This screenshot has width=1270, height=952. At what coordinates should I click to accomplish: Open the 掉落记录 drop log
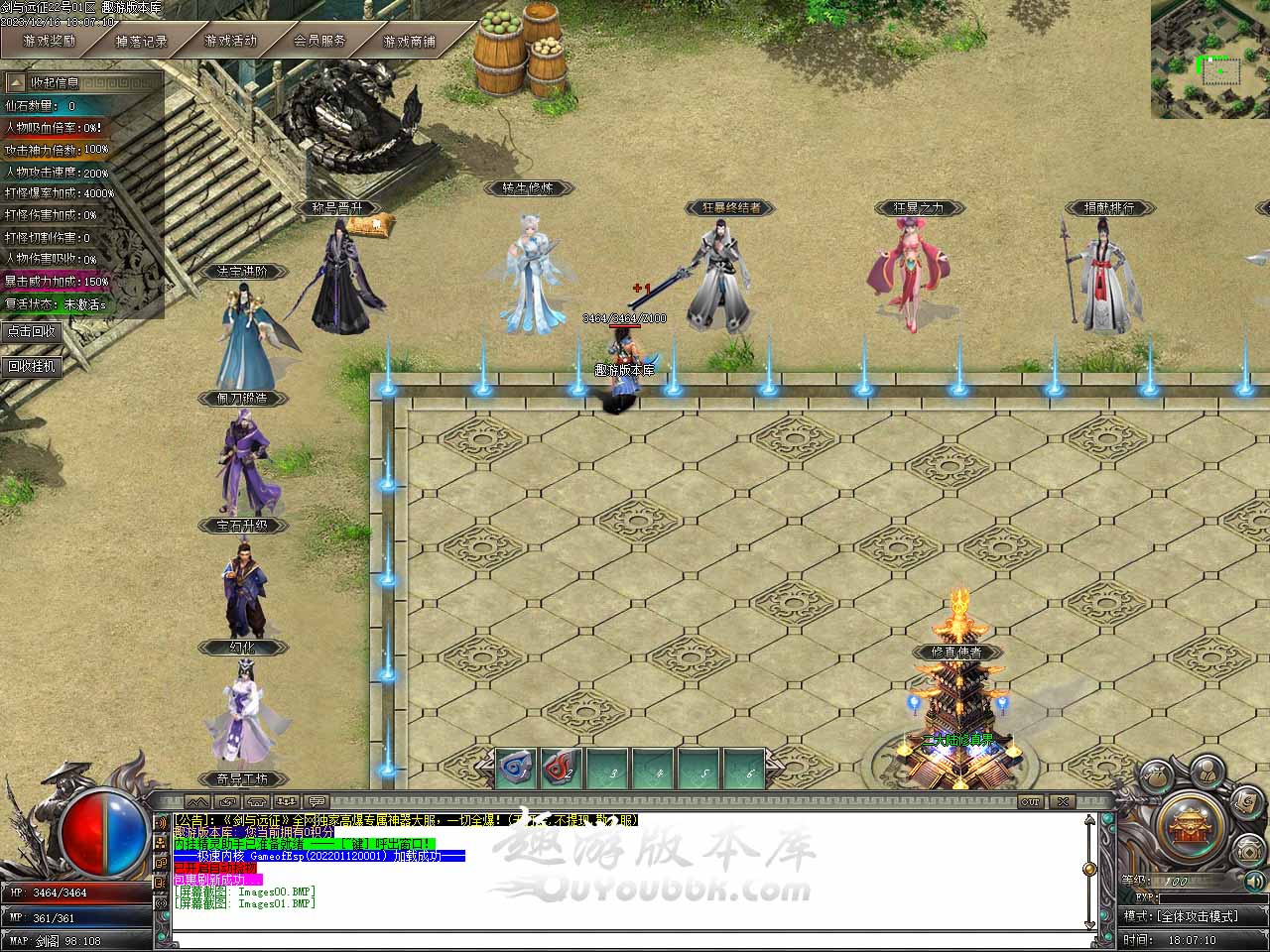tap(141, 42)
